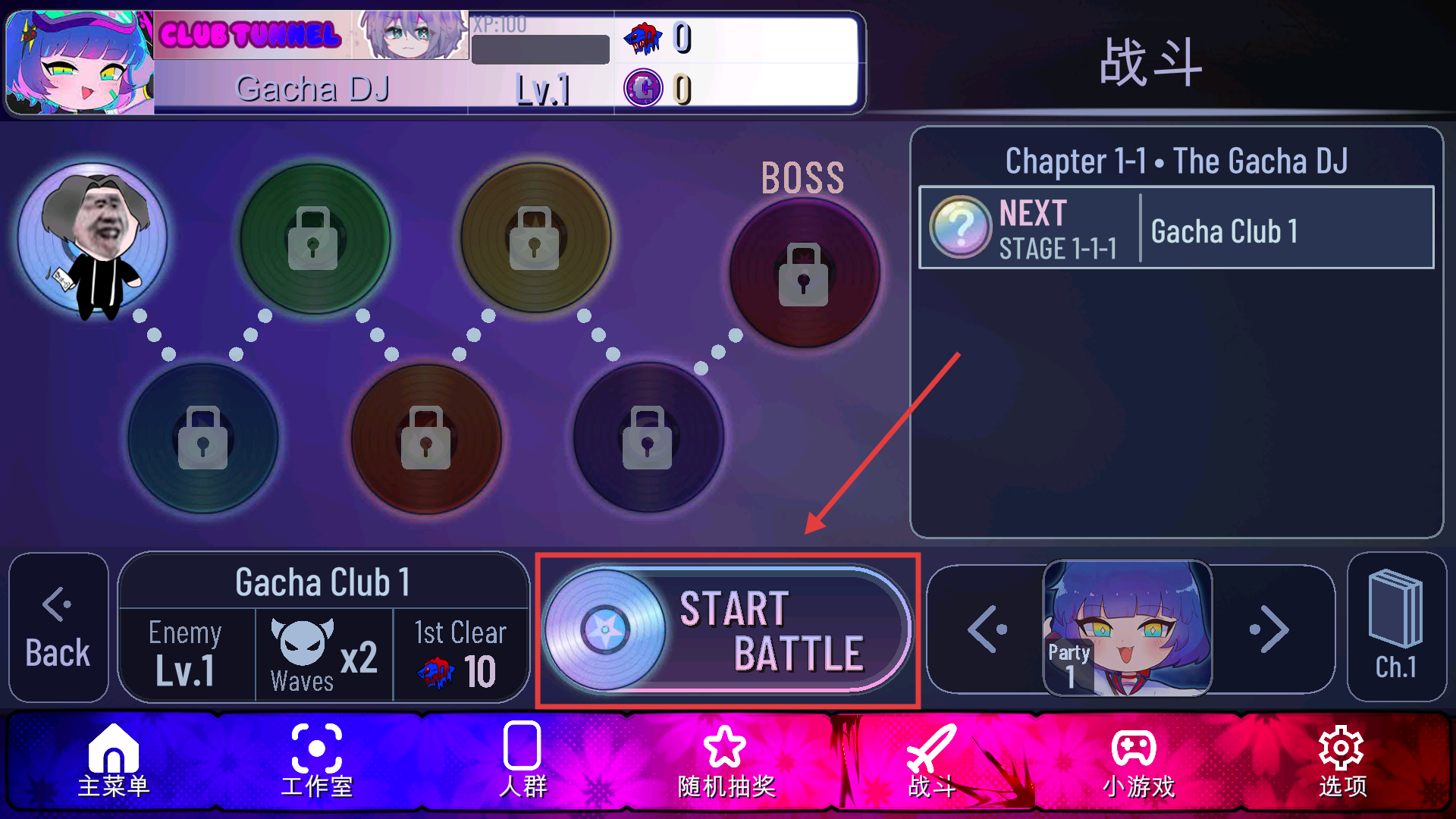
Task: Open the 随机抽奖 gacha tab
Action: pyautogui.click(x=726, y=761)
